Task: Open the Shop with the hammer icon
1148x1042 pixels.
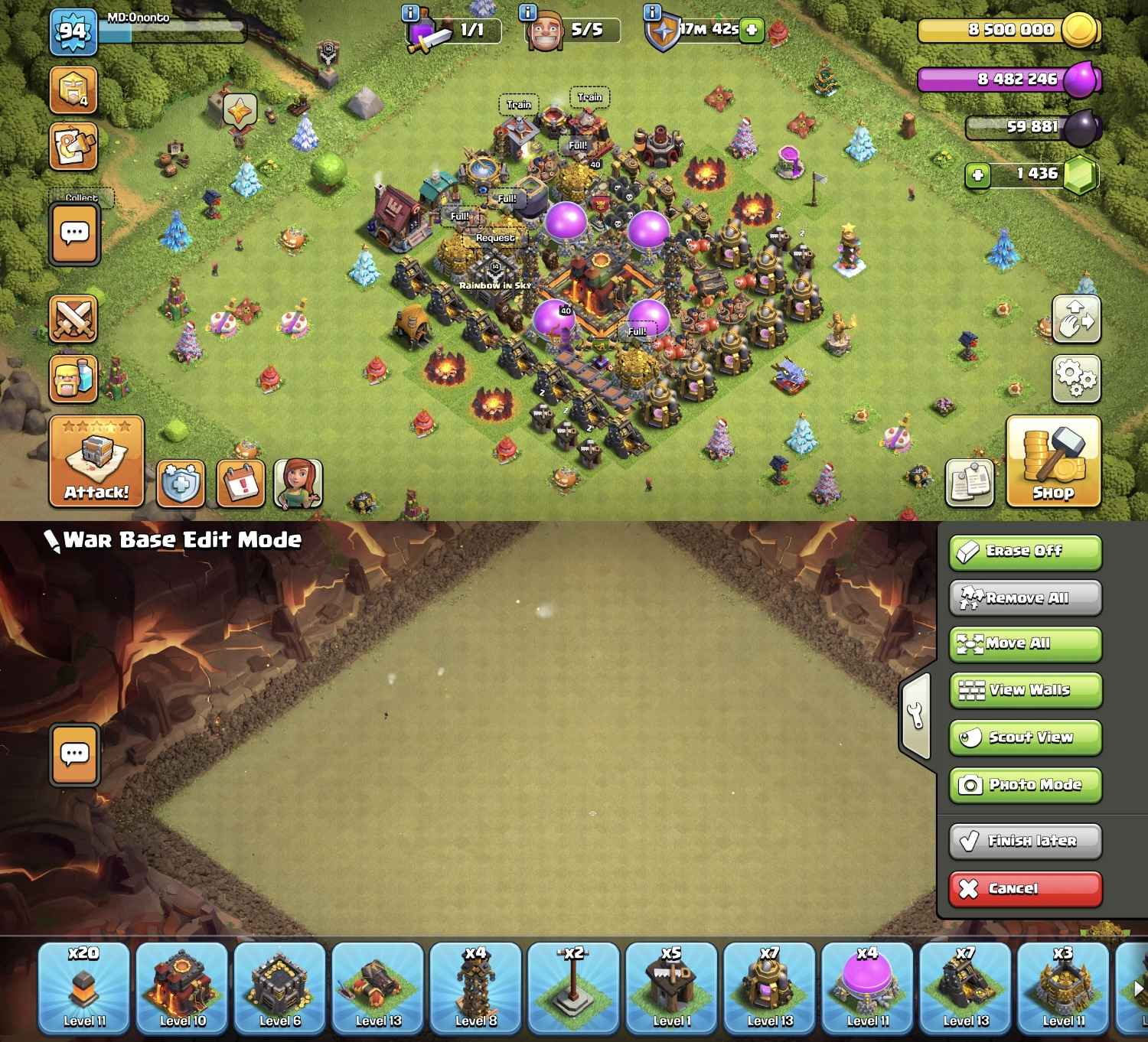Action: pyautogui.click(x=1052, y=459)
